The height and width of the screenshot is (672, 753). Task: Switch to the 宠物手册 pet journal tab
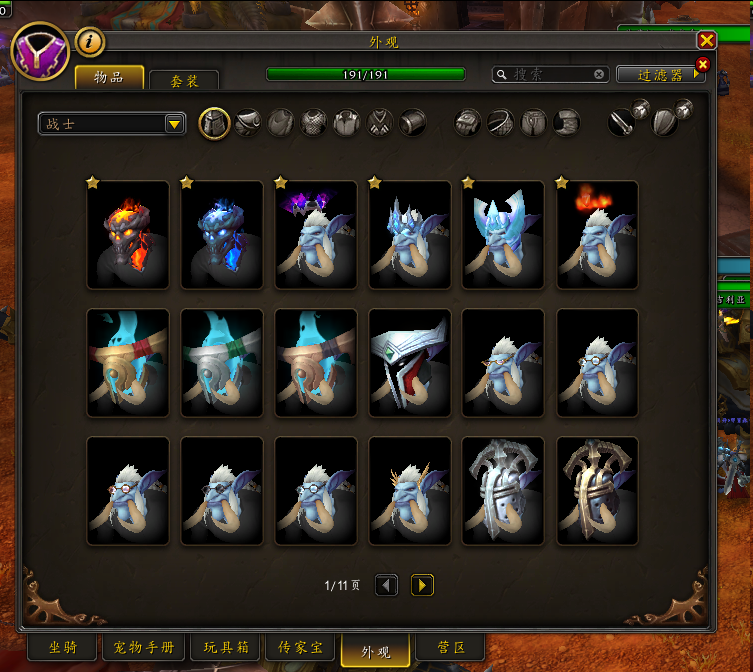coord(144,648)
